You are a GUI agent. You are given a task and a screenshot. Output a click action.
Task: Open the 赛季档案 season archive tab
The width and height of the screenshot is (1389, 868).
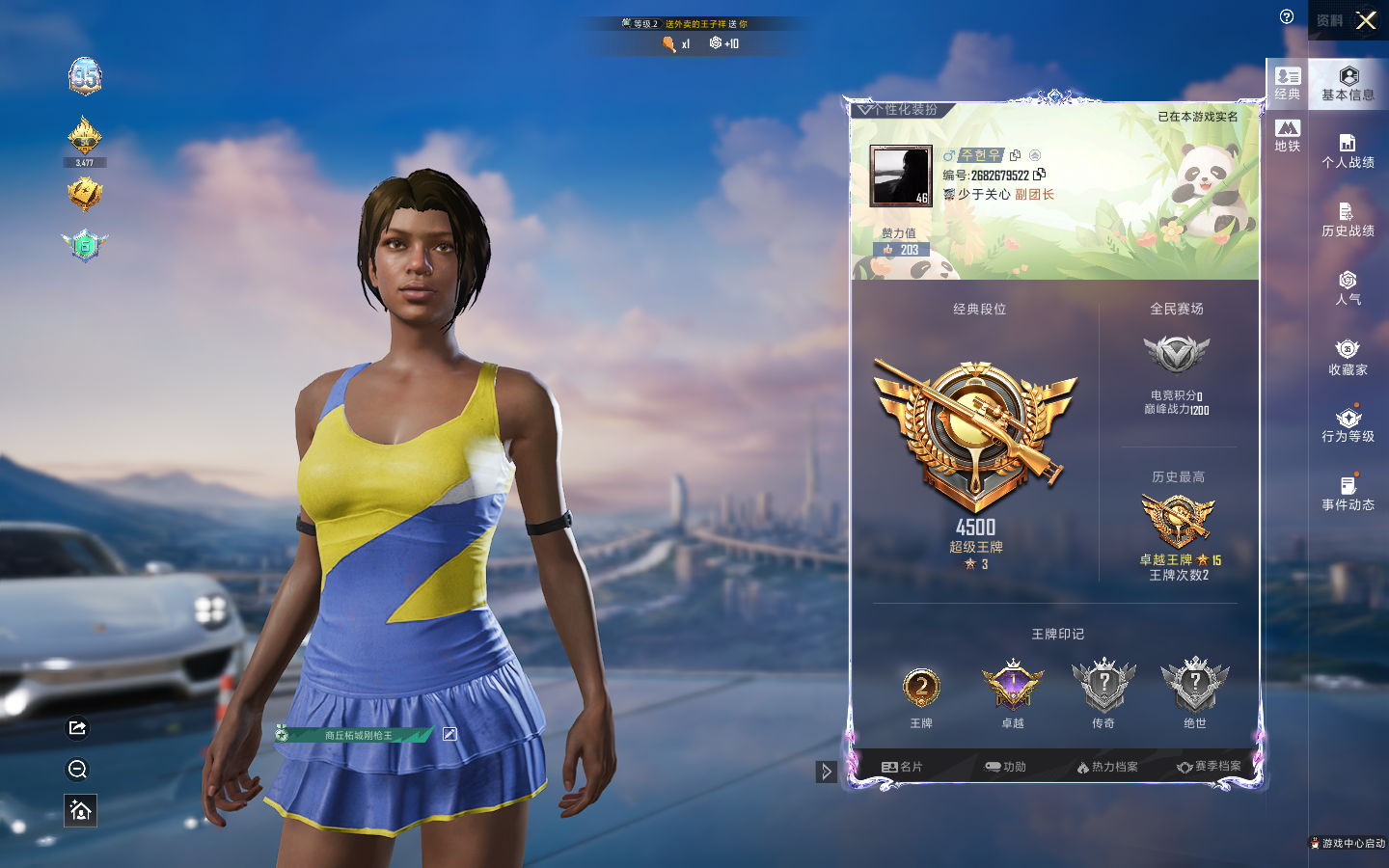coord(1209,767)
